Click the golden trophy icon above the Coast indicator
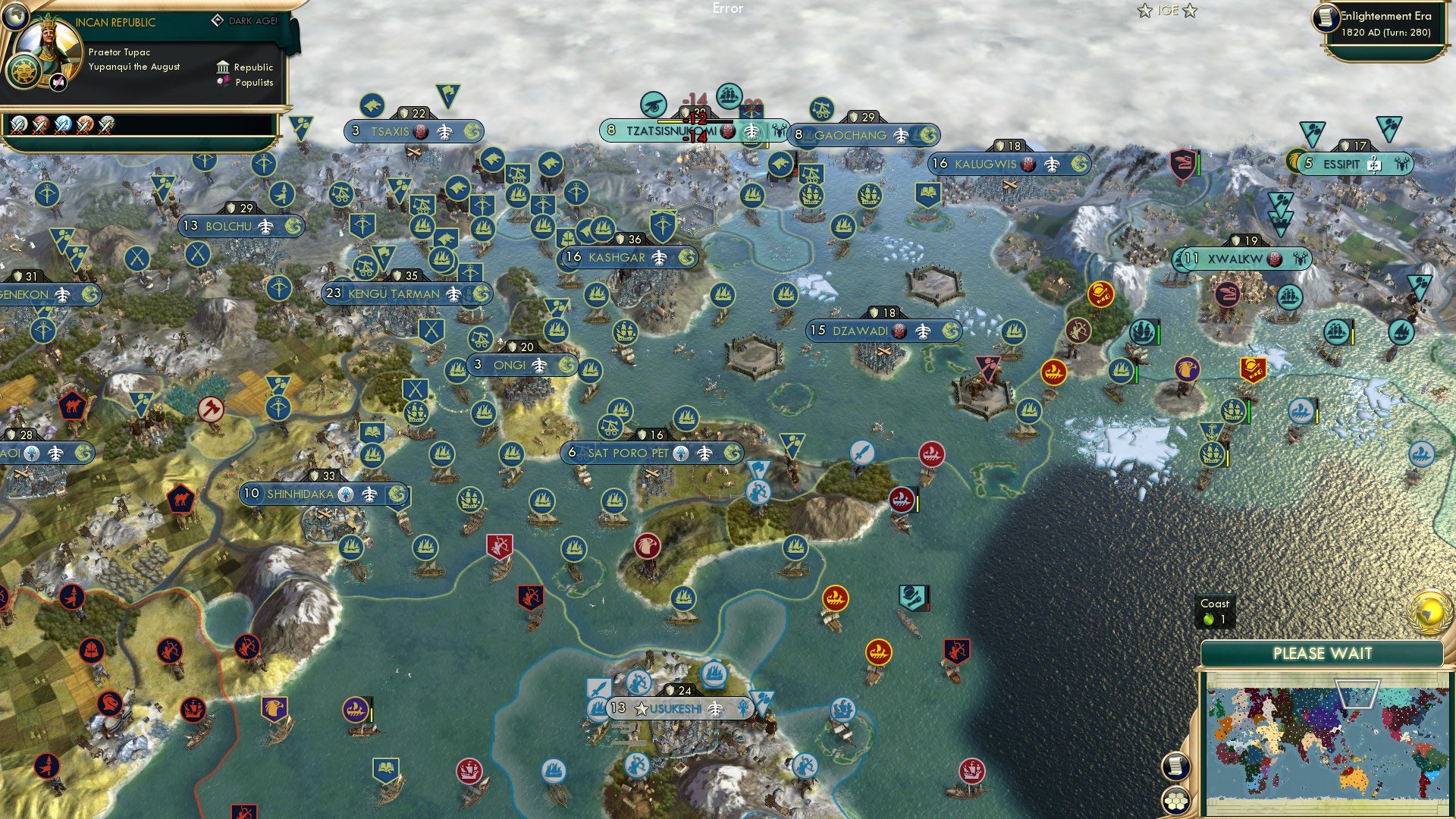Image resolution: width=1456 pixels, height=819 pixels. [1429, 612]
